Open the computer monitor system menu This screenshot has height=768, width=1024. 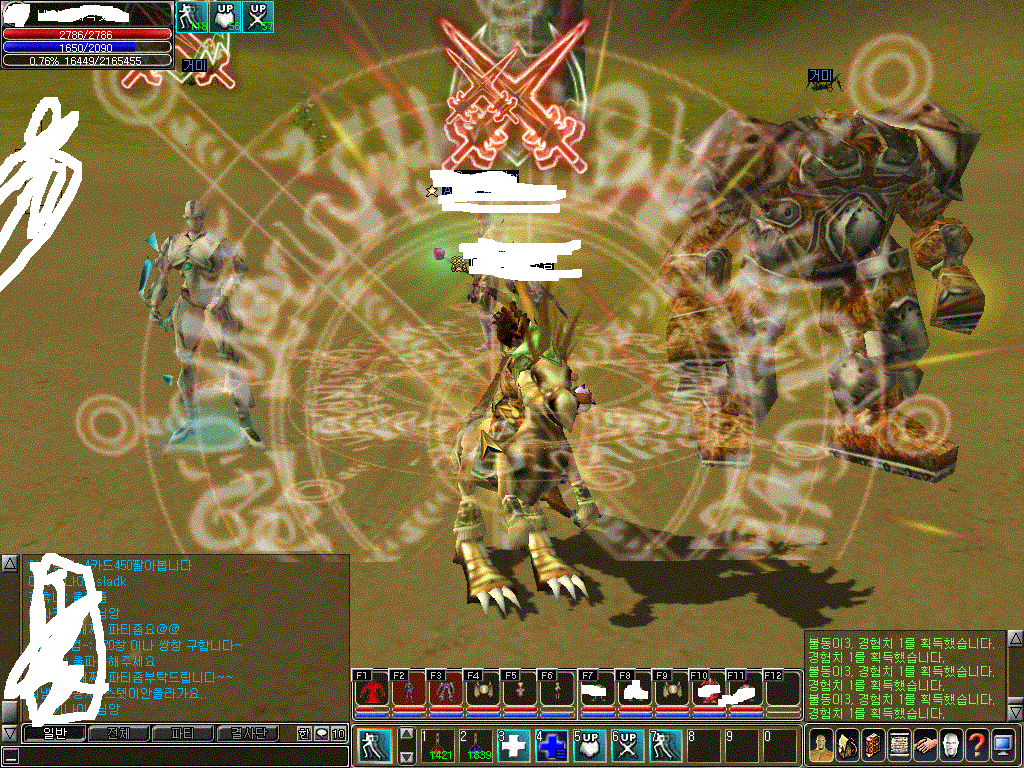click(x=1003, y=746)
